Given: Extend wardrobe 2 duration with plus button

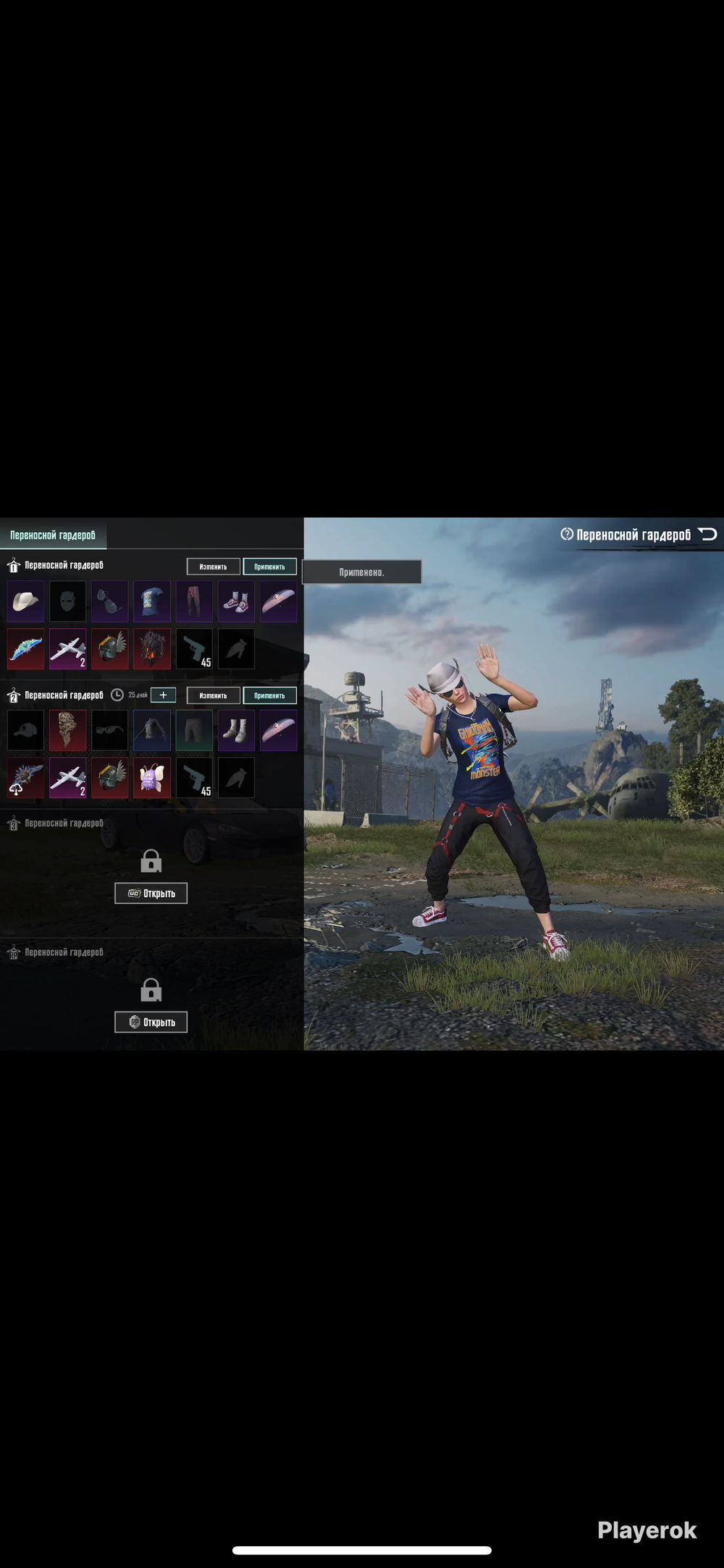Looking at the screenshot, I should coord(163,695).
